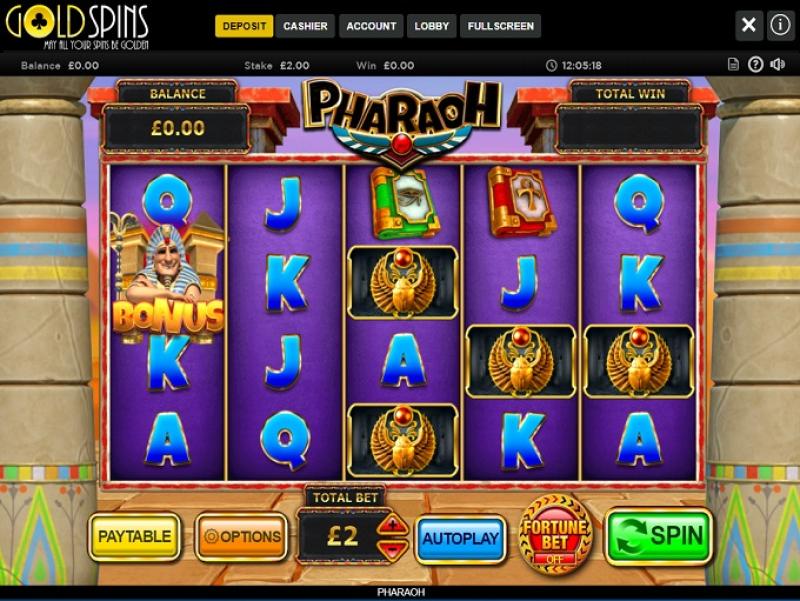This screenshot has height=601, width=800.
Task: Open help with the question mark icon
Action: (x=755, y=65)
